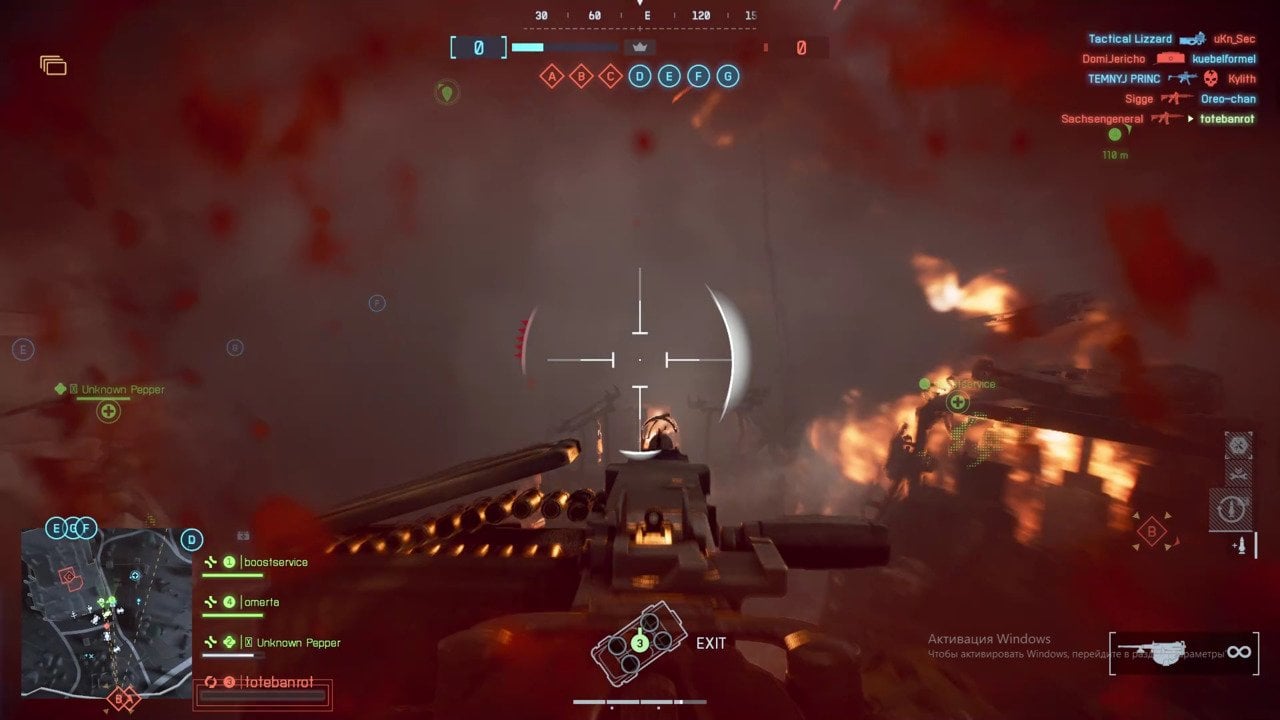This screenshot has height=720, width=1280.
Task: Click the stacked cards icon in top-left corner
Action: [53, 66]
